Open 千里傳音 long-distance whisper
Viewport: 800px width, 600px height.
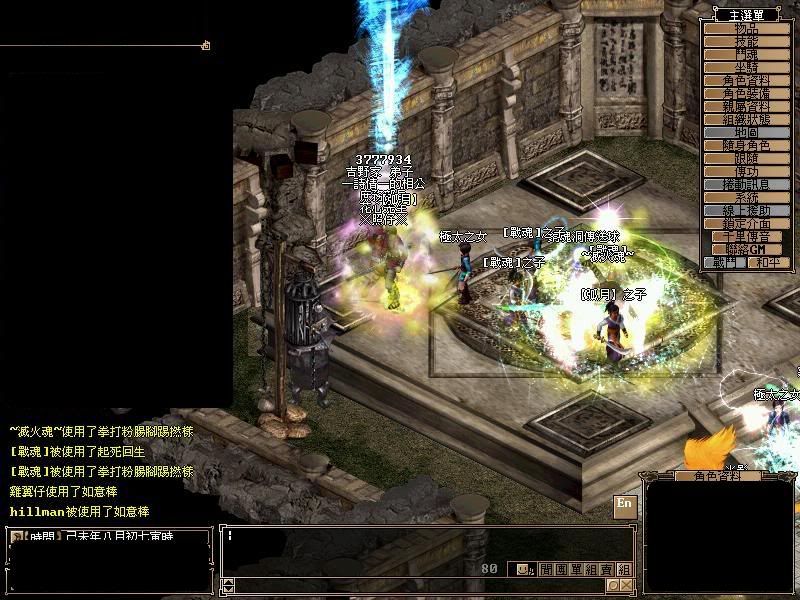coord(745,236)
